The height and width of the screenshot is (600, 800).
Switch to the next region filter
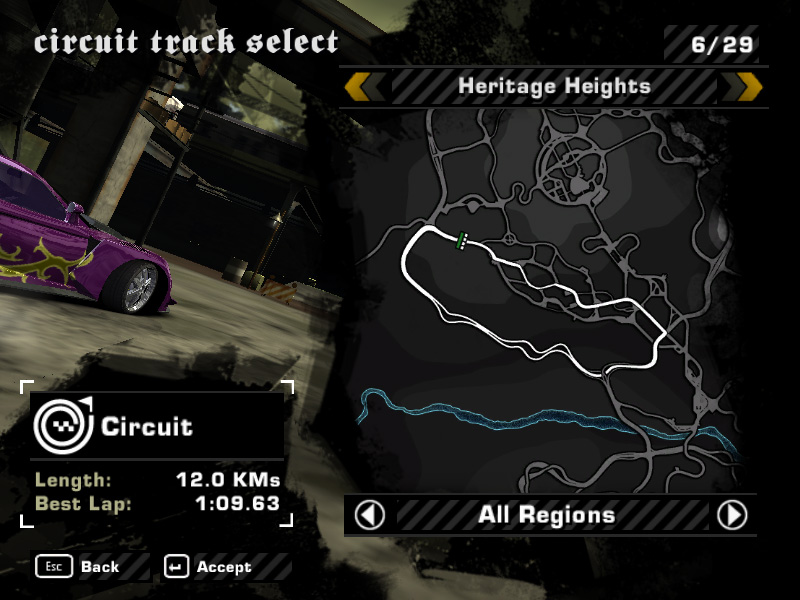[x=732, y=515]
